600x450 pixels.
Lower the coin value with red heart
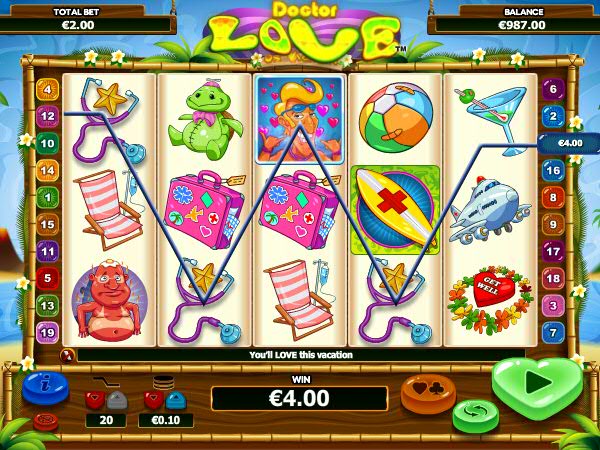pos(155,400)
